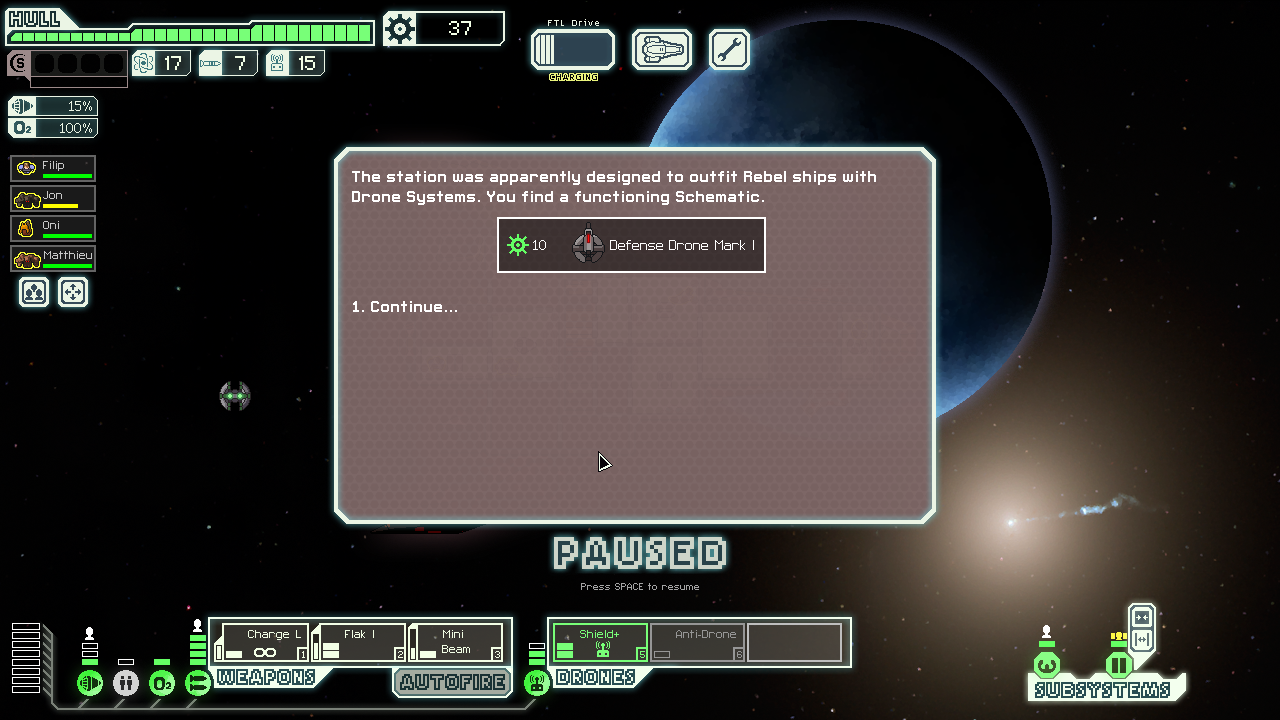Select the Charge L weapon slot

coord(264,642)
